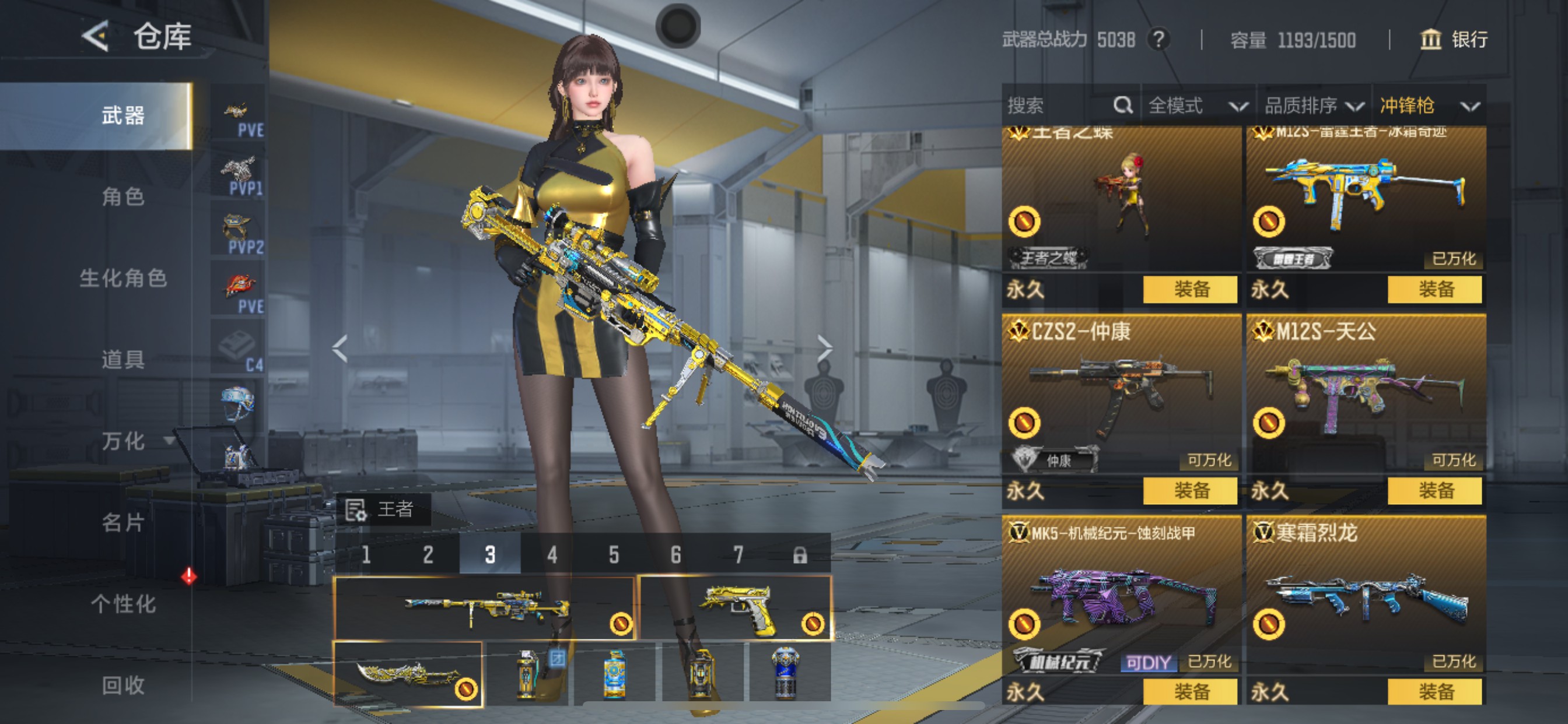Equip the CZS2-仲康 submachine gun
Viewport: 1568px width, 724px height.
point(1190,490)
